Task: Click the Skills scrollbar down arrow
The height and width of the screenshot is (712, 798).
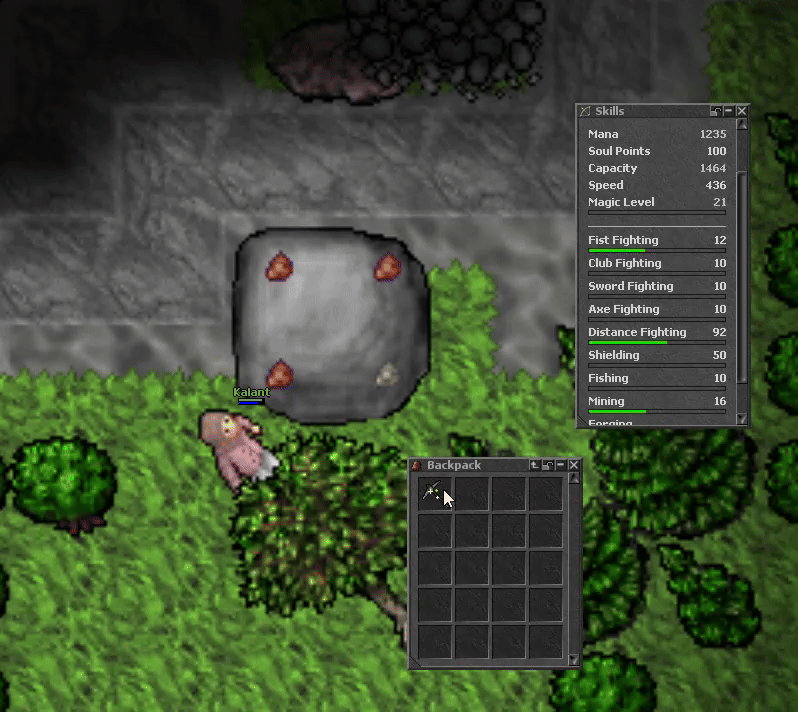Action: coord(742,419)
